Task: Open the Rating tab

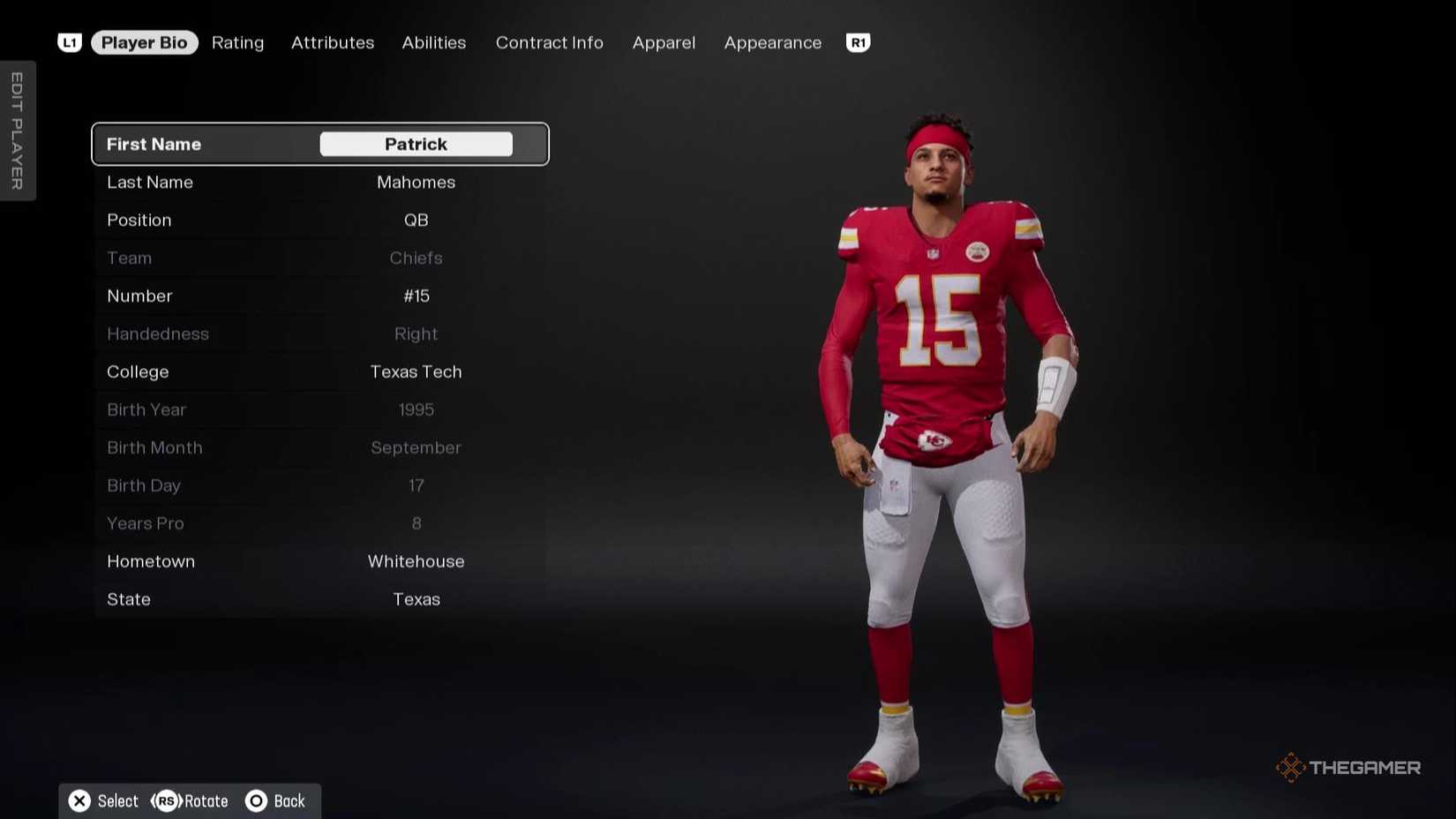Action: point(237,42)
